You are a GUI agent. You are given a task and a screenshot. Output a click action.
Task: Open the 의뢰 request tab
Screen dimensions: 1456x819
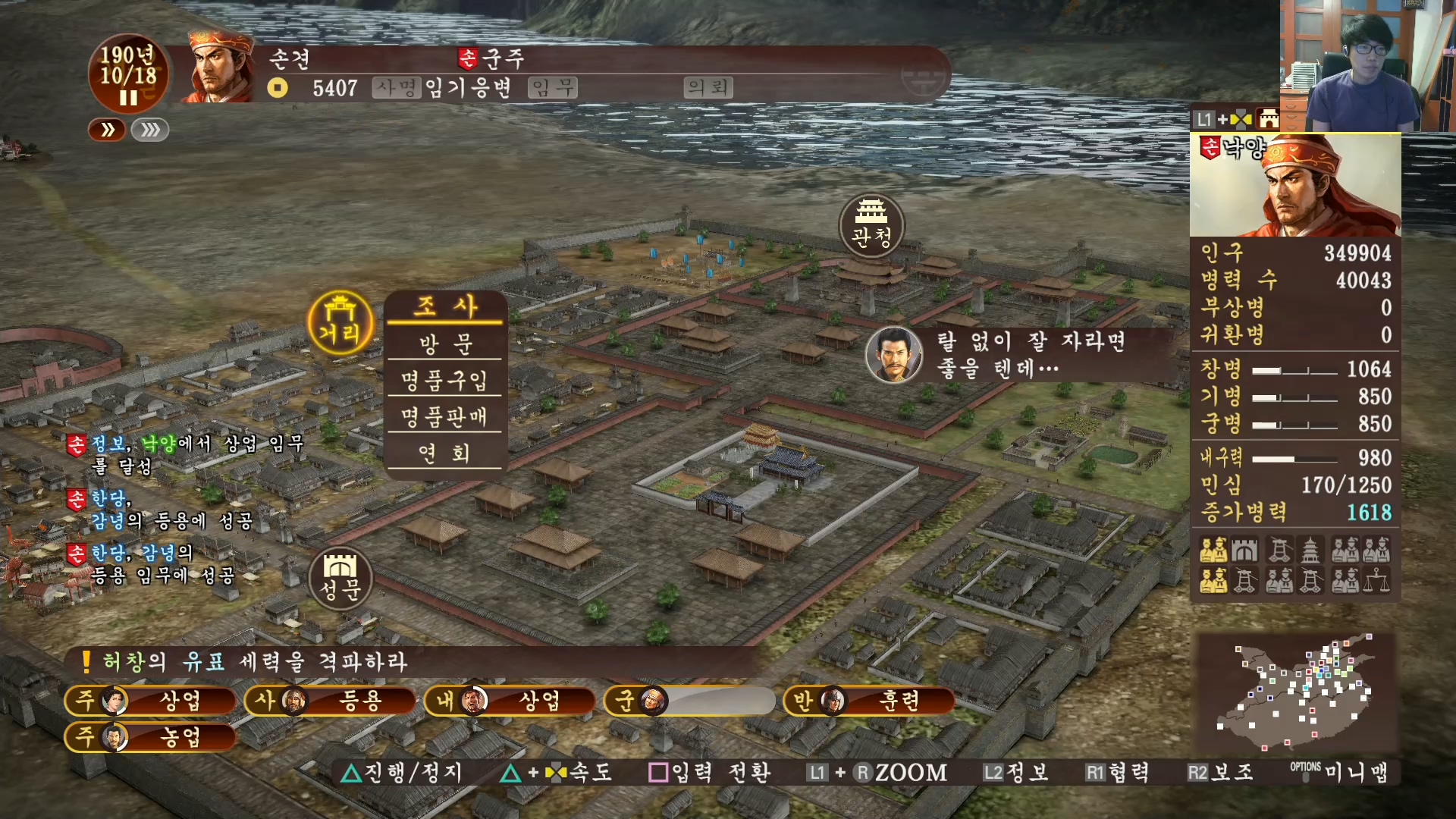click(x=708, y=88)
